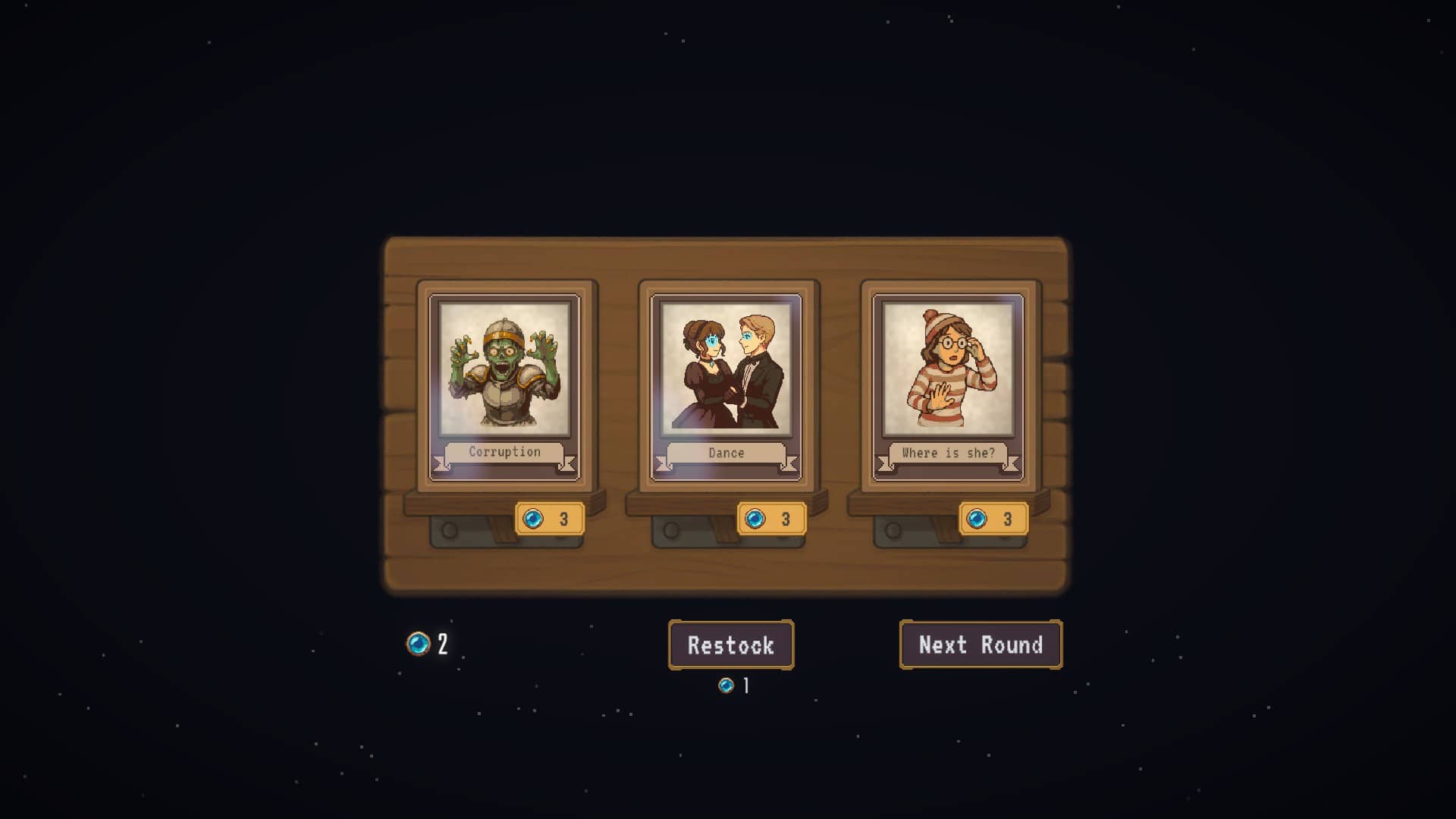Choose the Dance card

coord(726,387)
